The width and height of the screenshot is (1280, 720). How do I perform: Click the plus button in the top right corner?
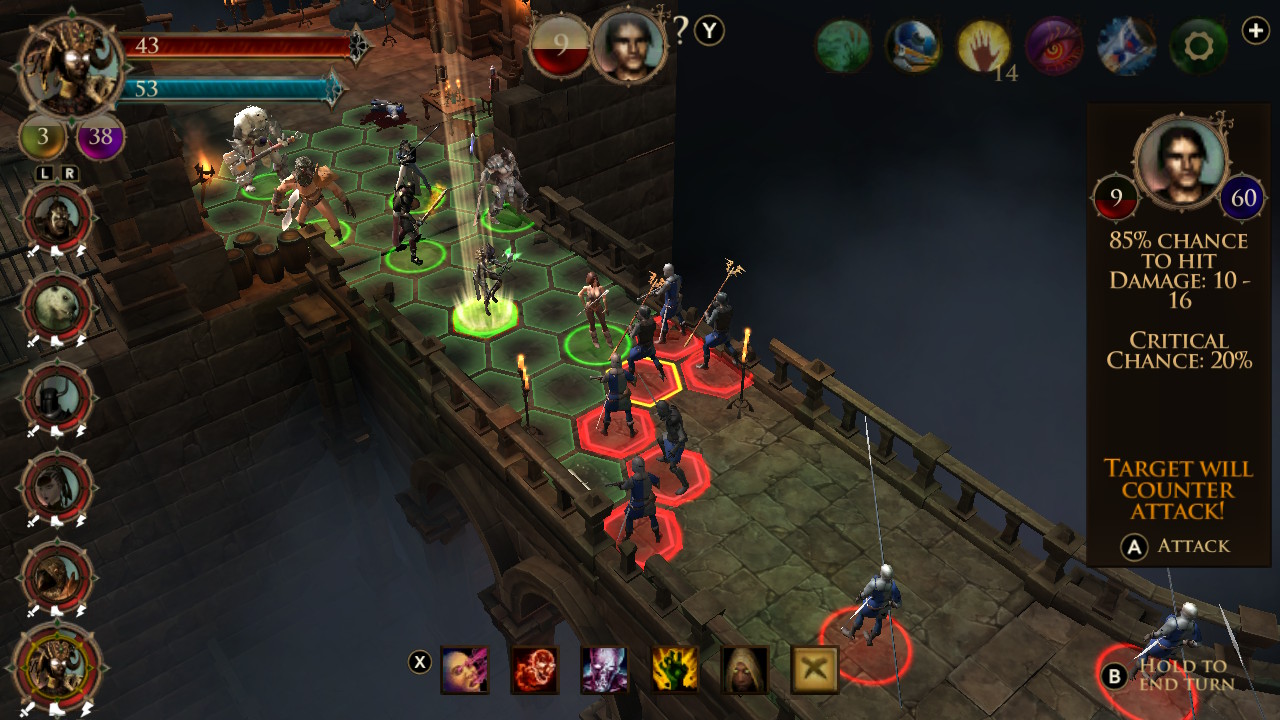[1256, 30]
